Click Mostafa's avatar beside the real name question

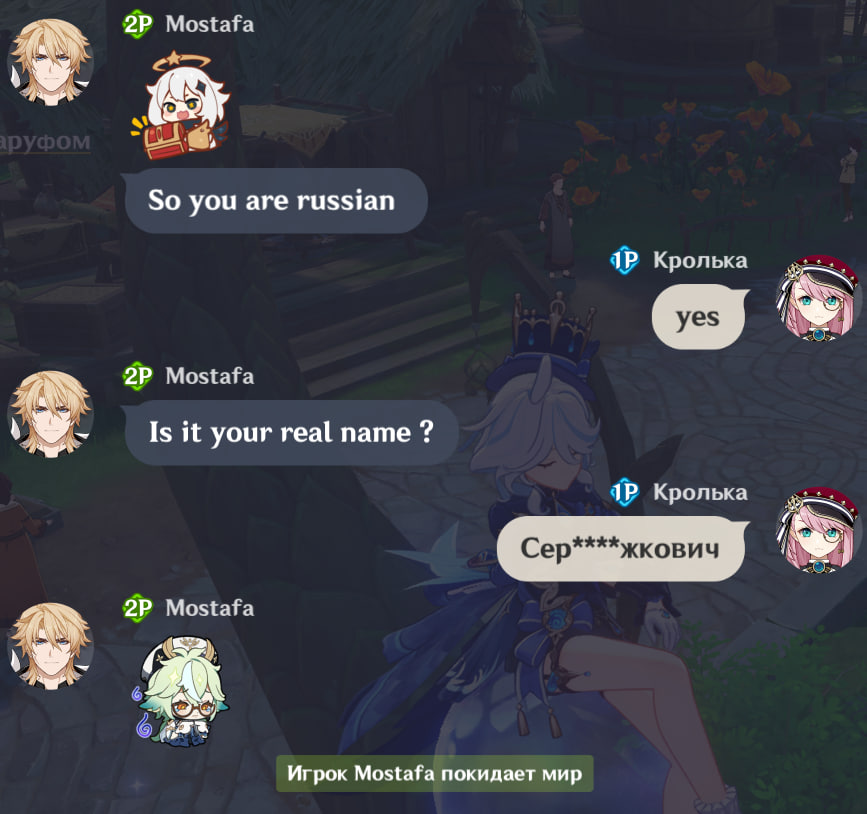point(50,414)
